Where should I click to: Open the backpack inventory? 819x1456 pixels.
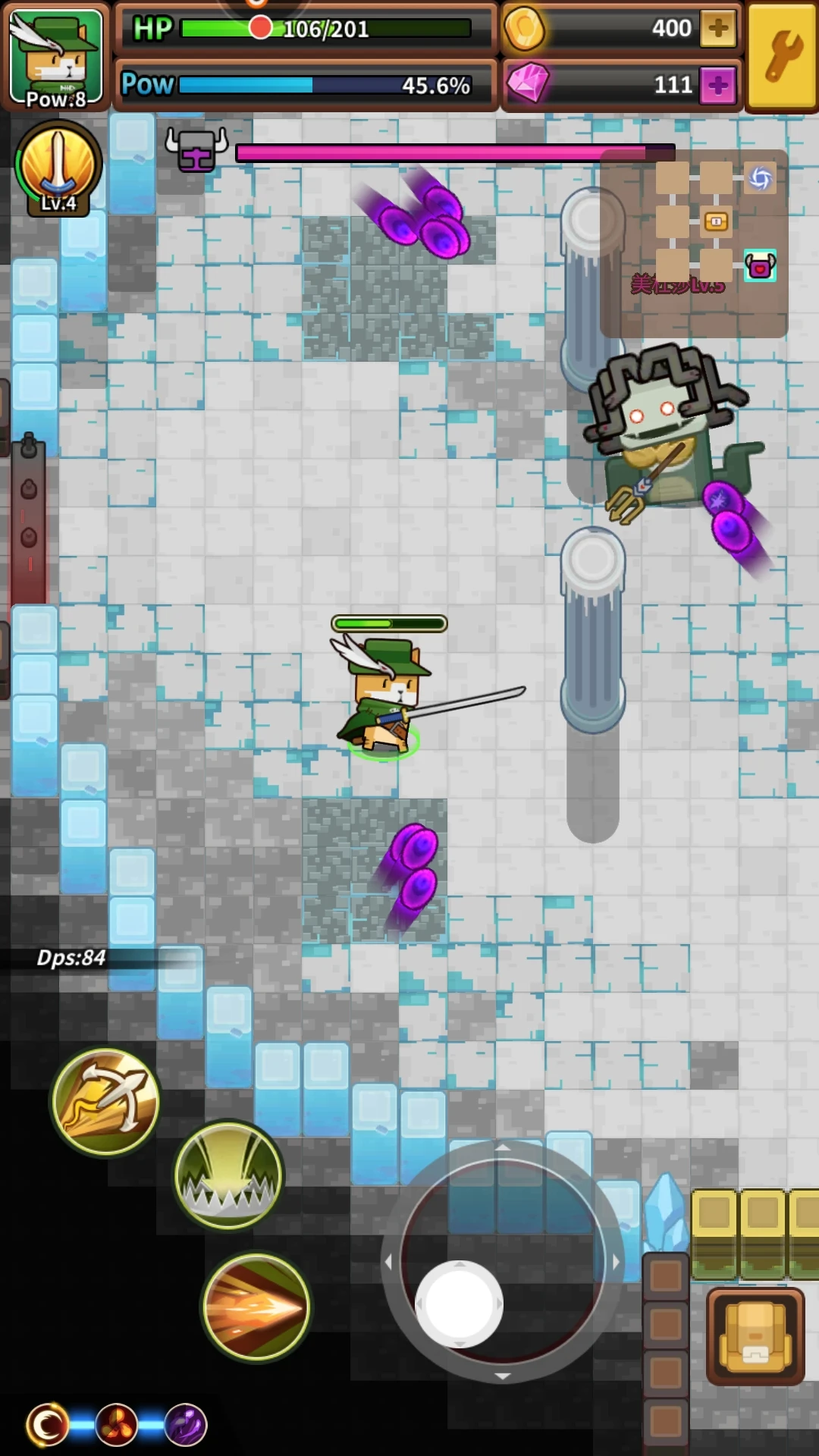(x=755, y=1335)
